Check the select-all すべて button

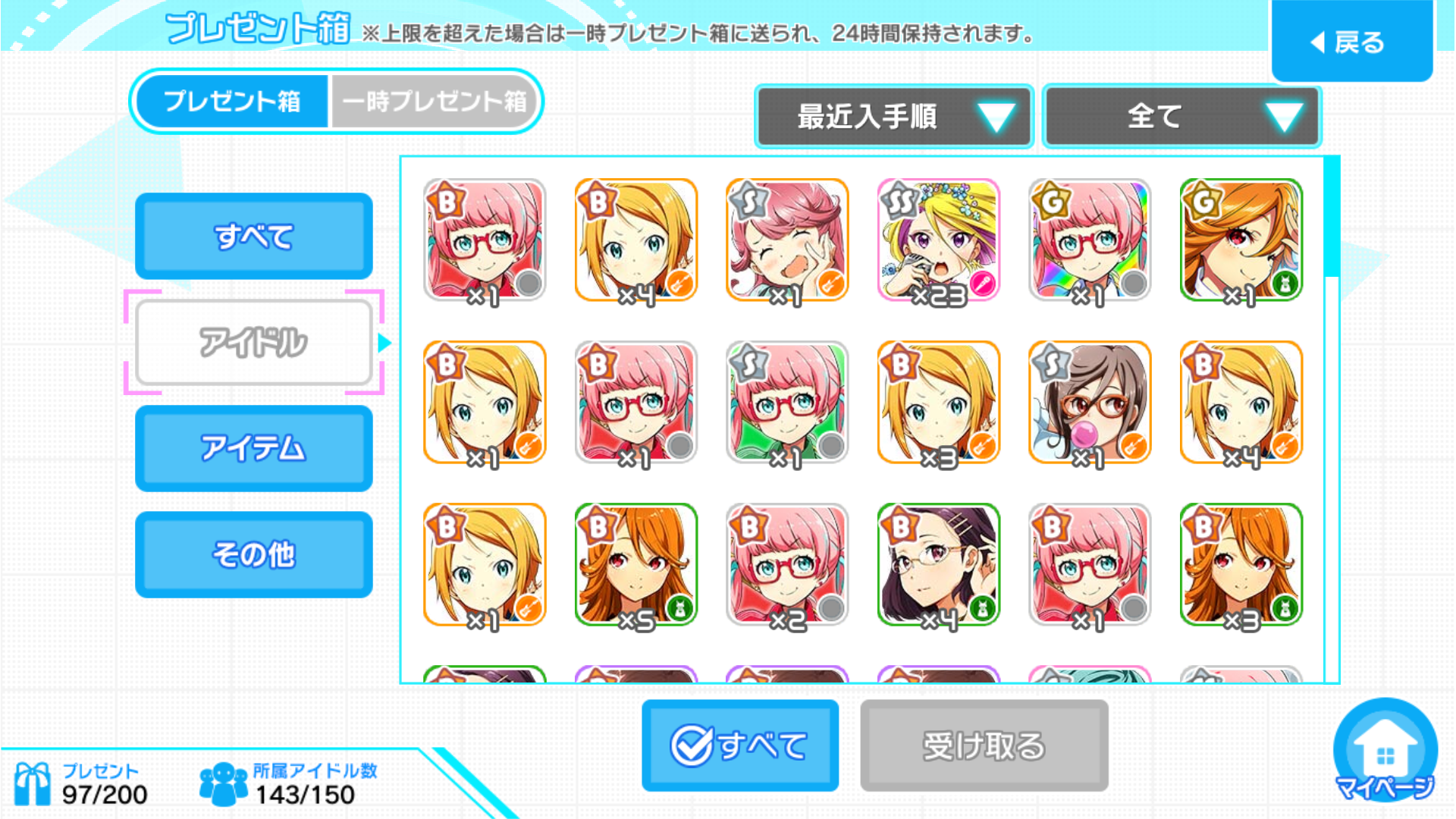[739, 745]
